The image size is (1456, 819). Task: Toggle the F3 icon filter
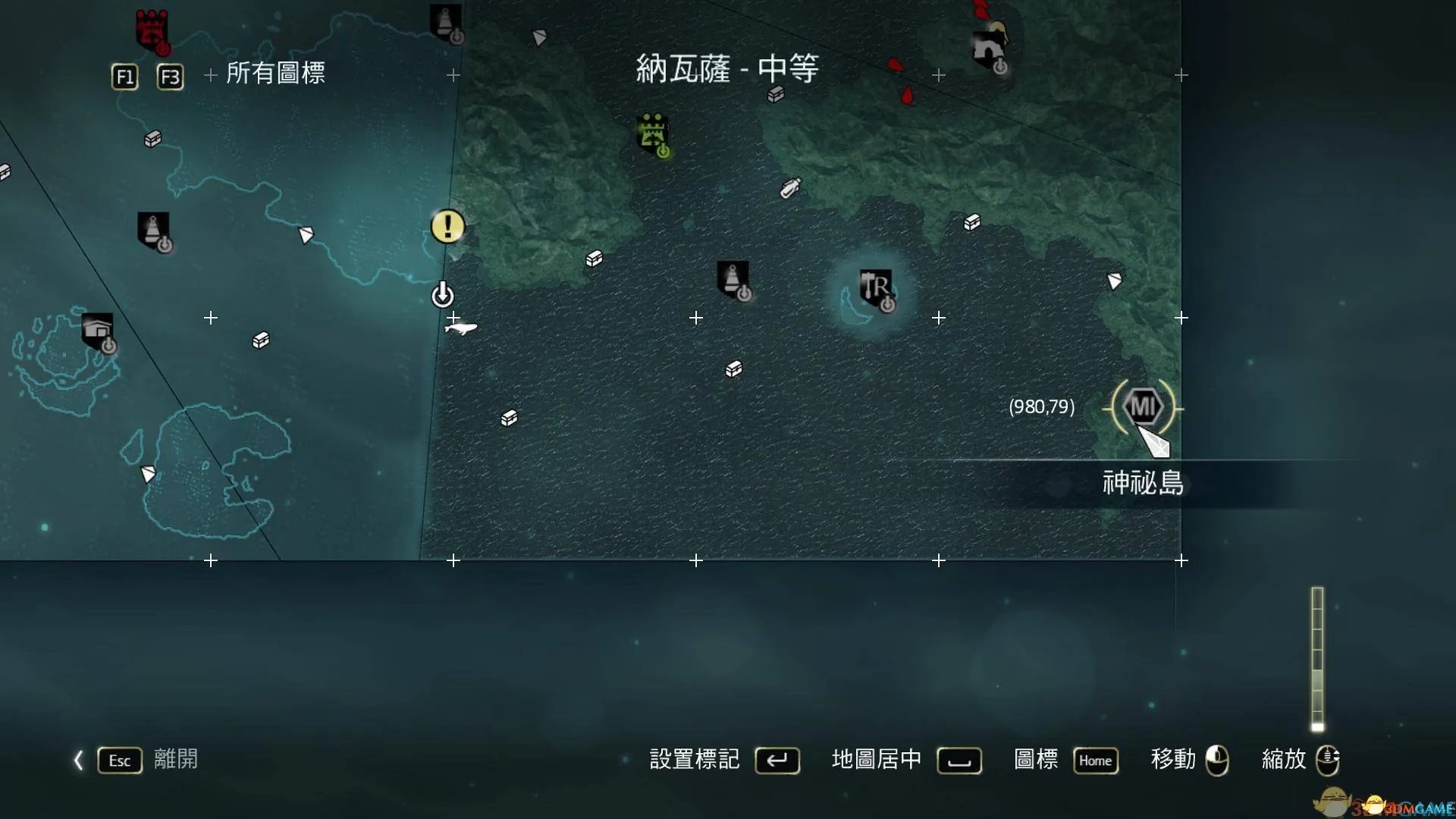tap(170, 76)
